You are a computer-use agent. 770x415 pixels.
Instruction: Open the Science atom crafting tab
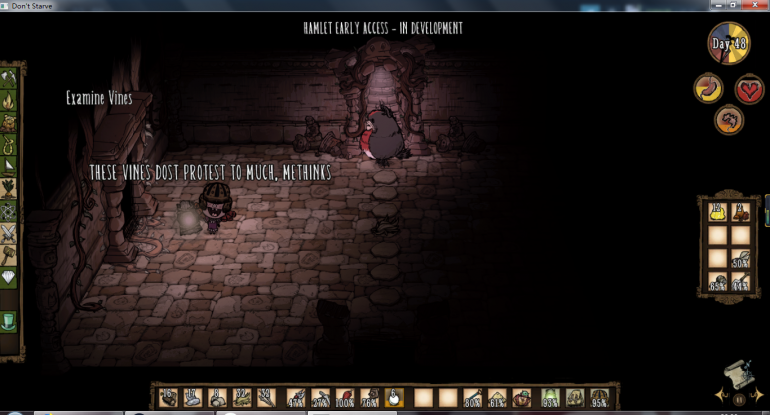(x=10, y=210)
